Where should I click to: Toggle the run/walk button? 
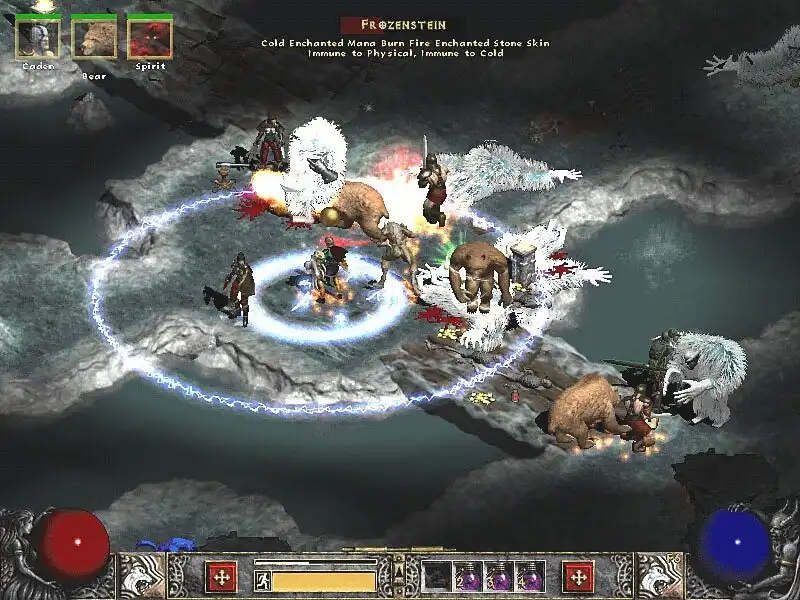click(263, 580)
